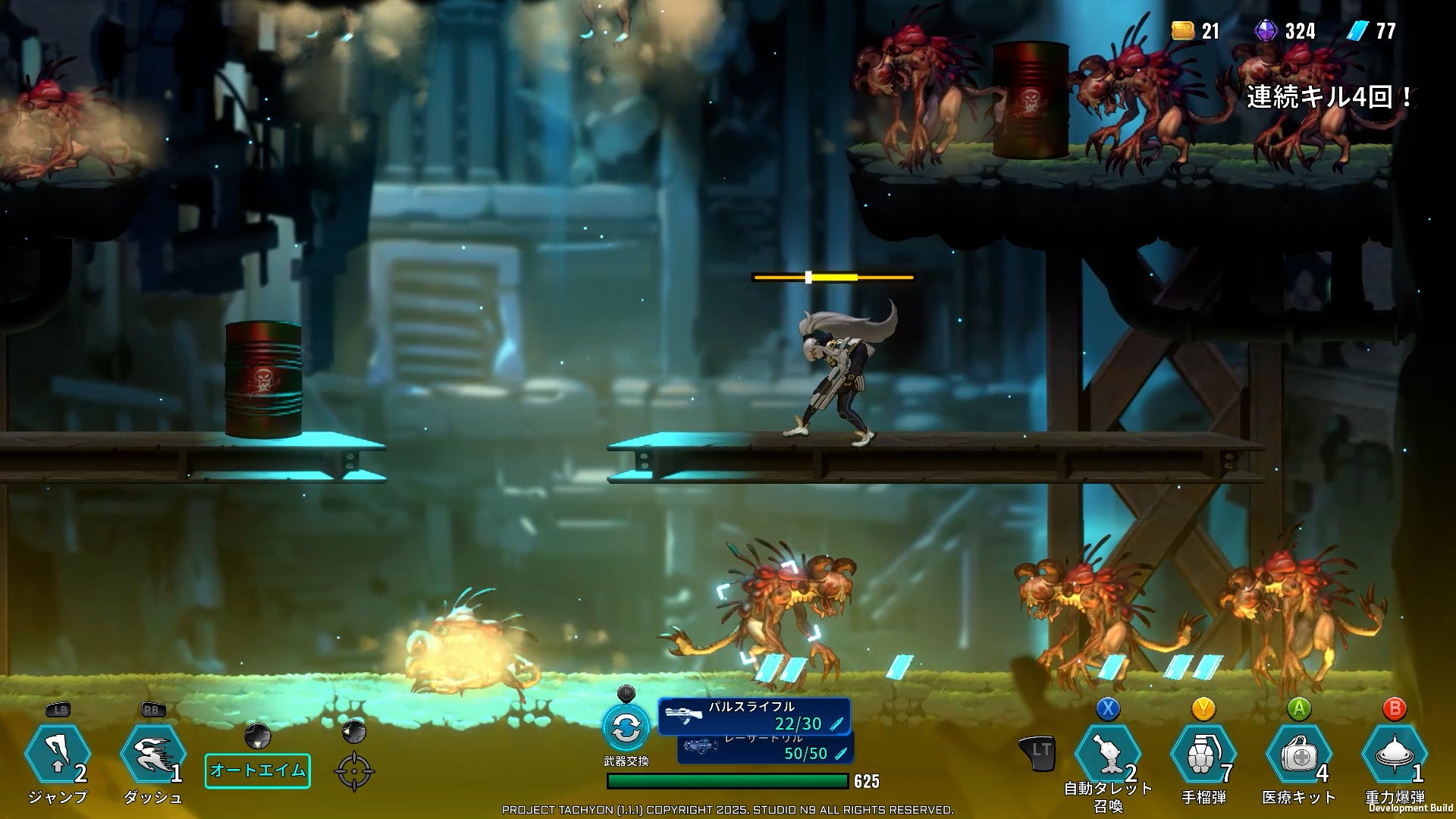Toggle the Auto Aim (オートエイム) button
1456x819 pixels.
point(258,770)
